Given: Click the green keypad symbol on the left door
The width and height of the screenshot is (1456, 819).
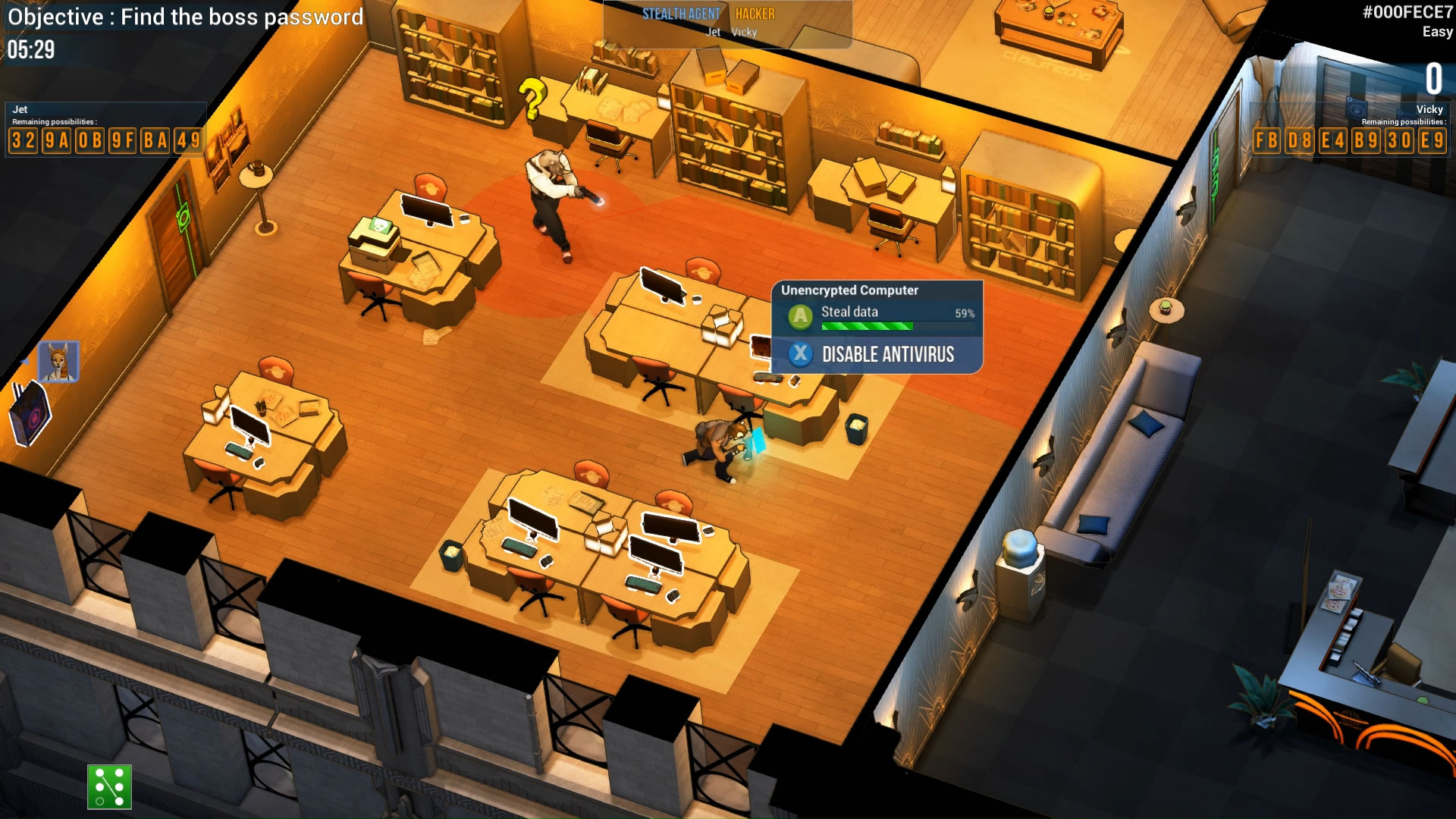Looking at the screenshot, I should (x=183, y=217).
